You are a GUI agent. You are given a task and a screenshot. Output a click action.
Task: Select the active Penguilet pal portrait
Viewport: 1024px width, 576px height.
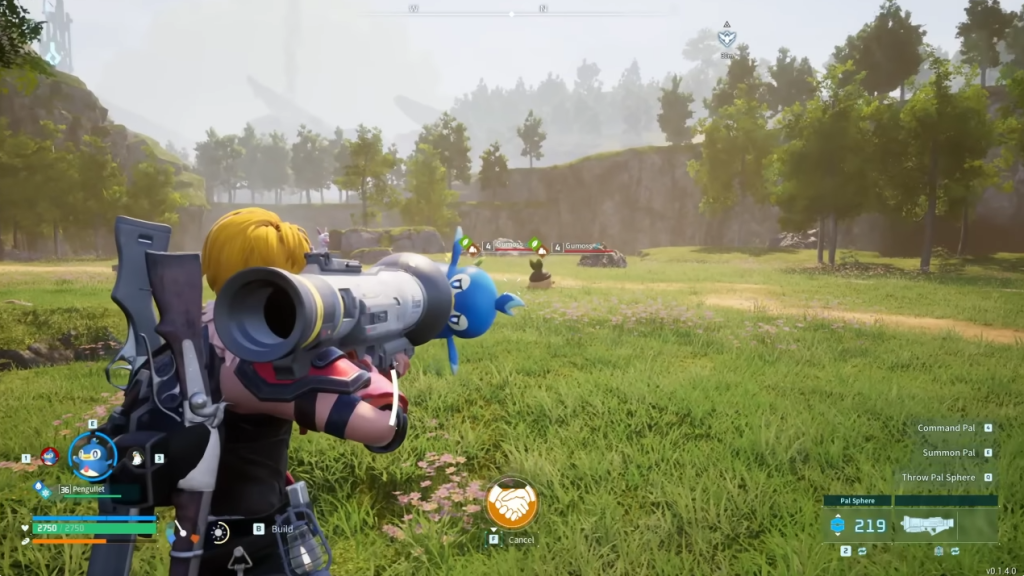pos(92,458)
